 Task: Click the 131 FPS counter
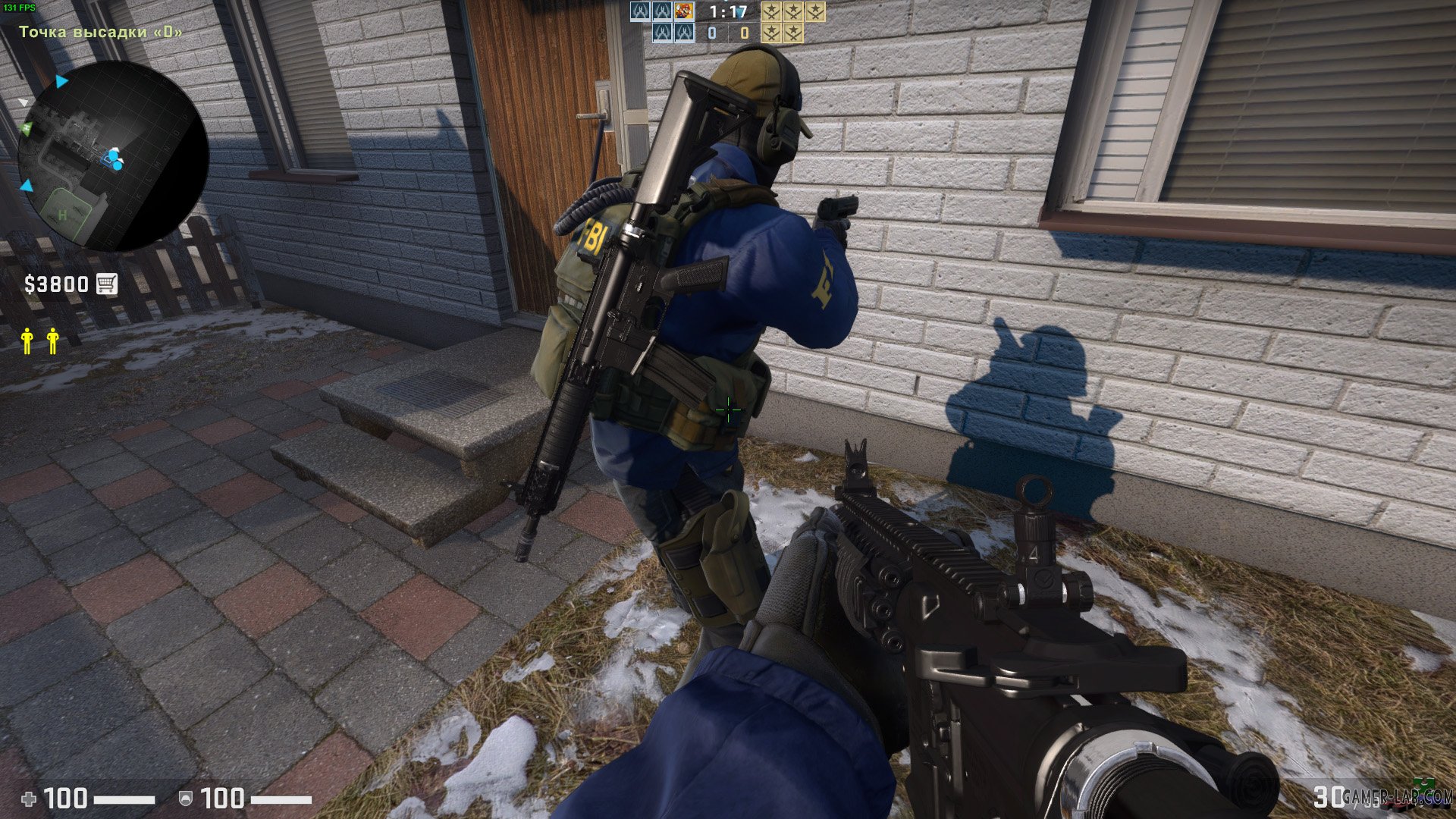[x=19, y=6]
